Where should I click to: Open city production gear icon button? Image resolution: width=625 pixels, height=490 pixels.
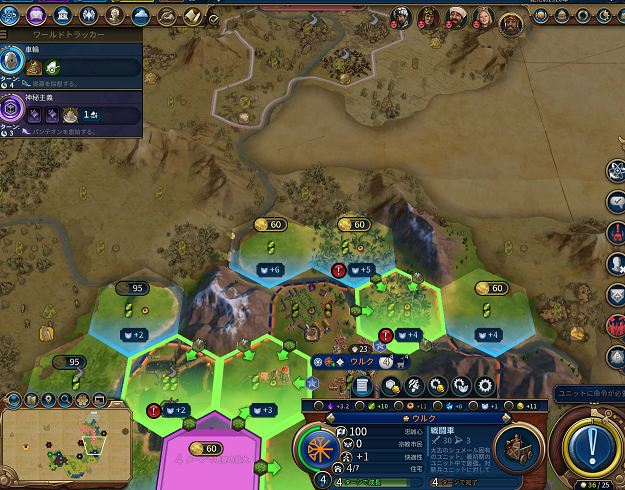485,385
